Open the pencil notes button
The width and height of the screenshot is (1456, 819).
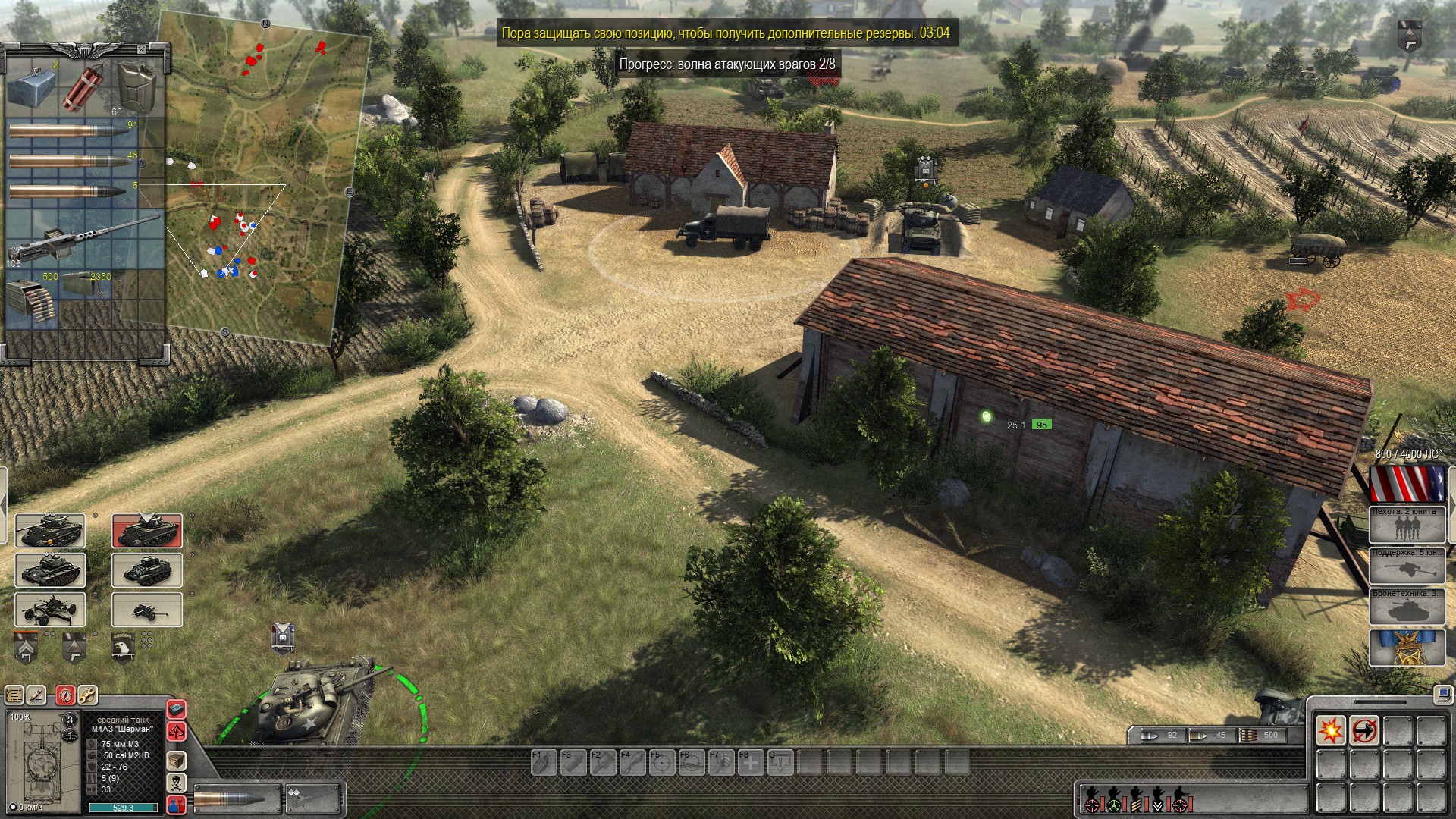point(36,695)
